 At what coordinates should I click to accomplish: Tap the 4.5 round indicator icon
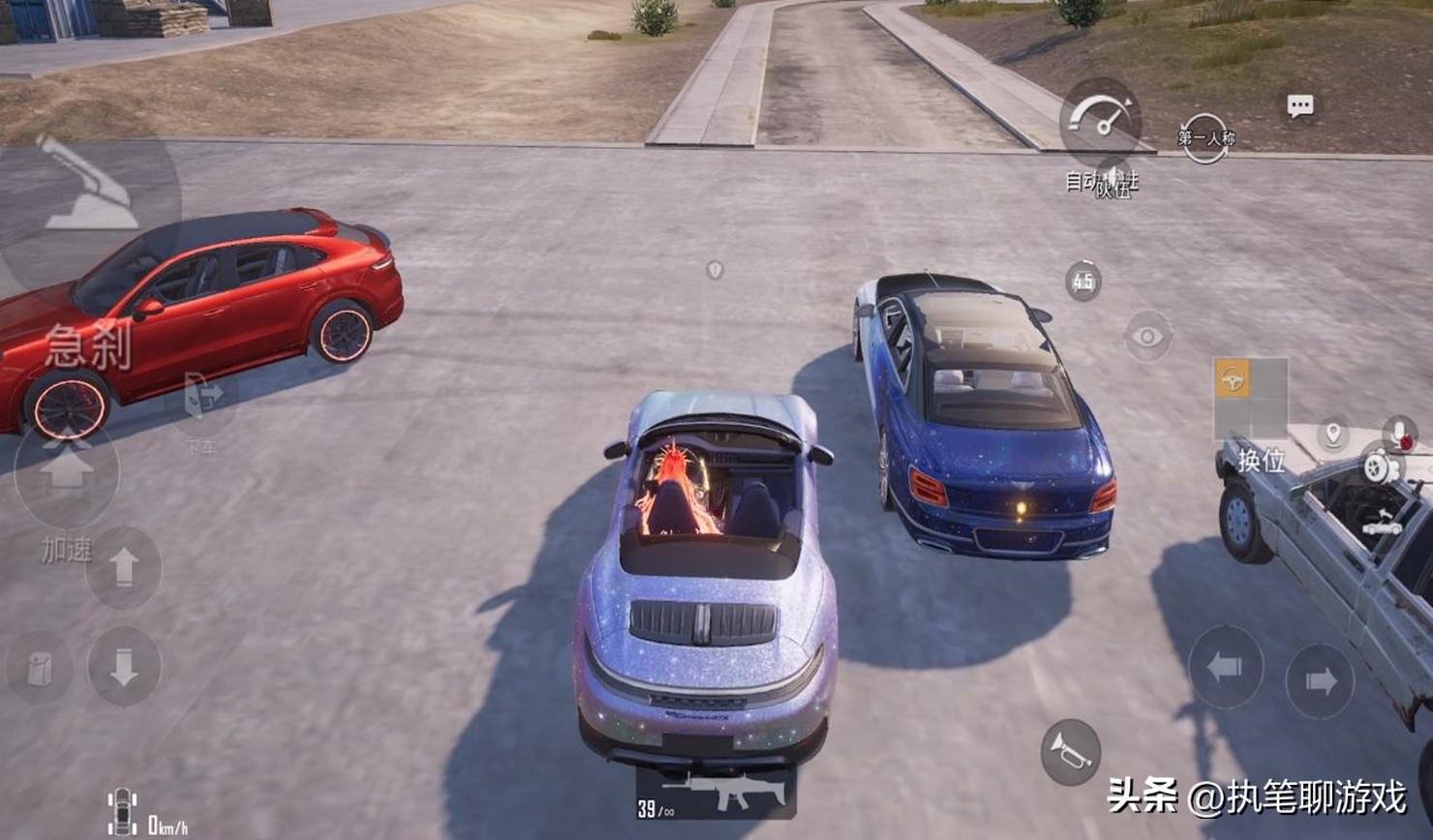click(x=1082, y=282)
